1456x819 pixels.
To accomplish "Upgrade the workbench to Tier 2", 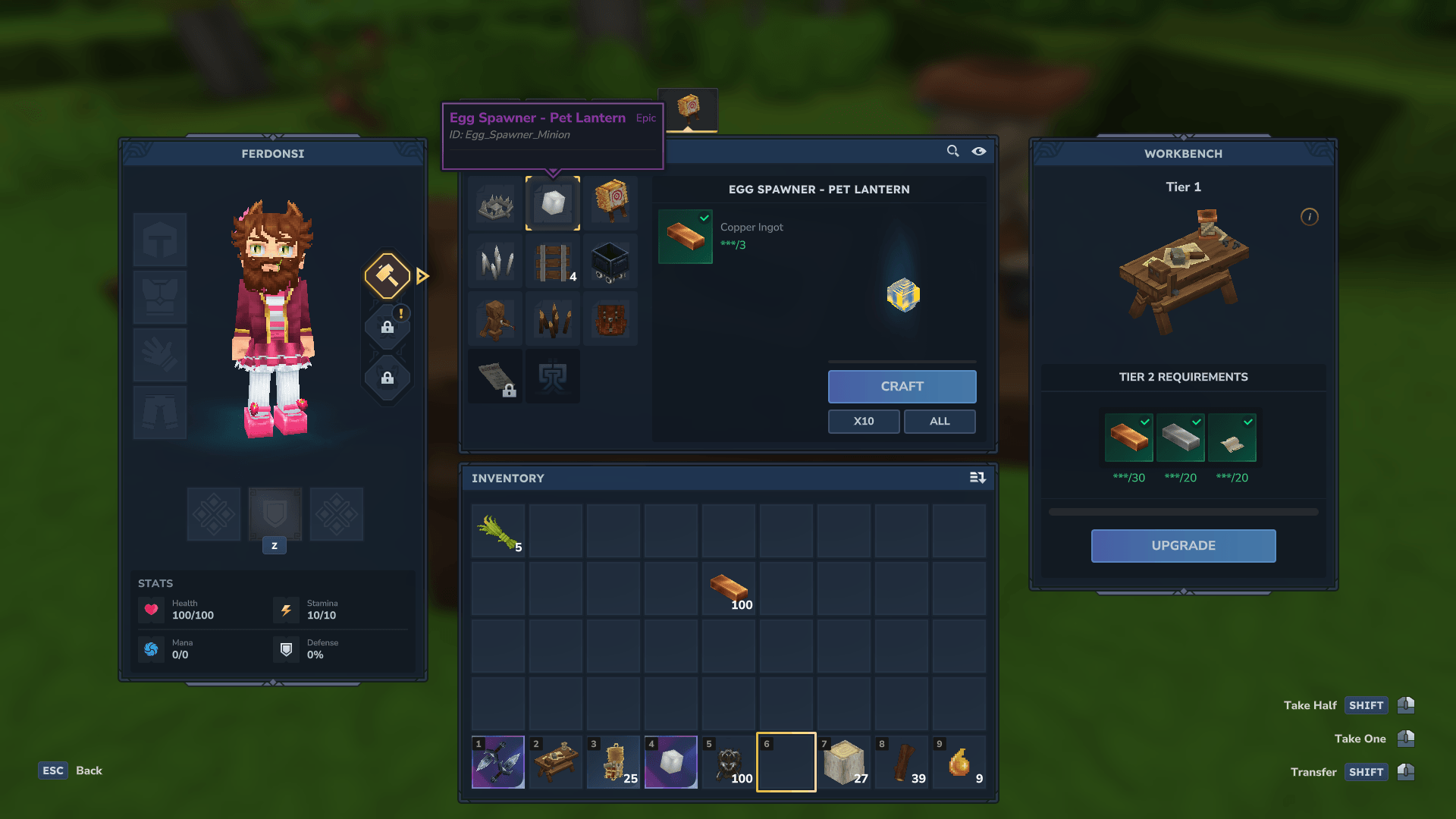I will coord(1183,545).
